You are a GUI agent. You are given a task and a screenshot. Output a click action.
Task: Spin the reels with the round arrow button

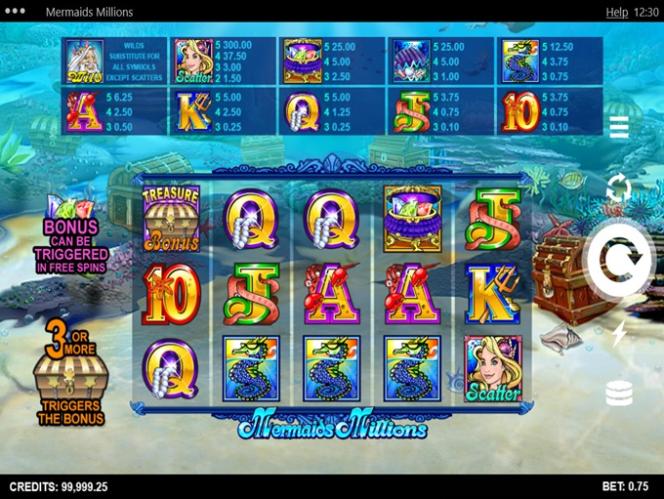pyautogui.click(x=620, y=263)
